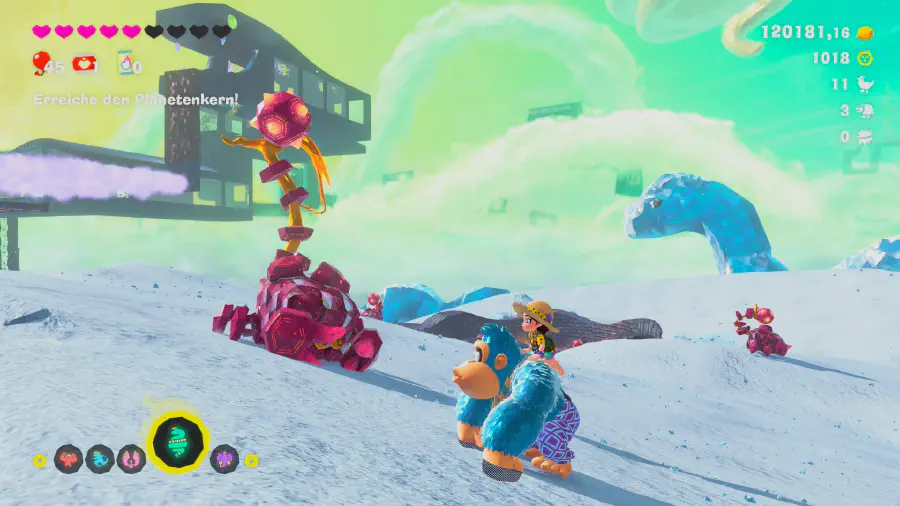Switch to the pink Ostrich Bananza icon
The width and height of the screenshot is (900, 506).
point(131,459)
